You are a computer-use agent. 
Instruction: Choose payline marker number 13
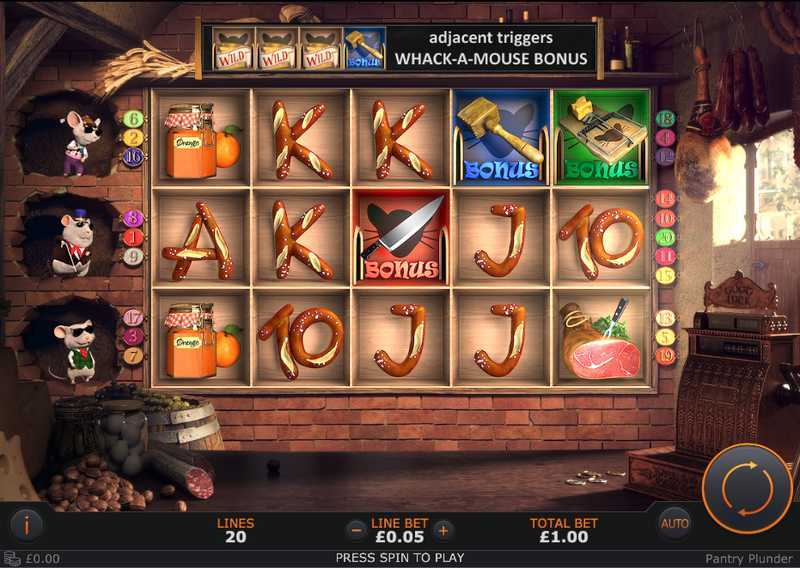click(x=666, y=317)
